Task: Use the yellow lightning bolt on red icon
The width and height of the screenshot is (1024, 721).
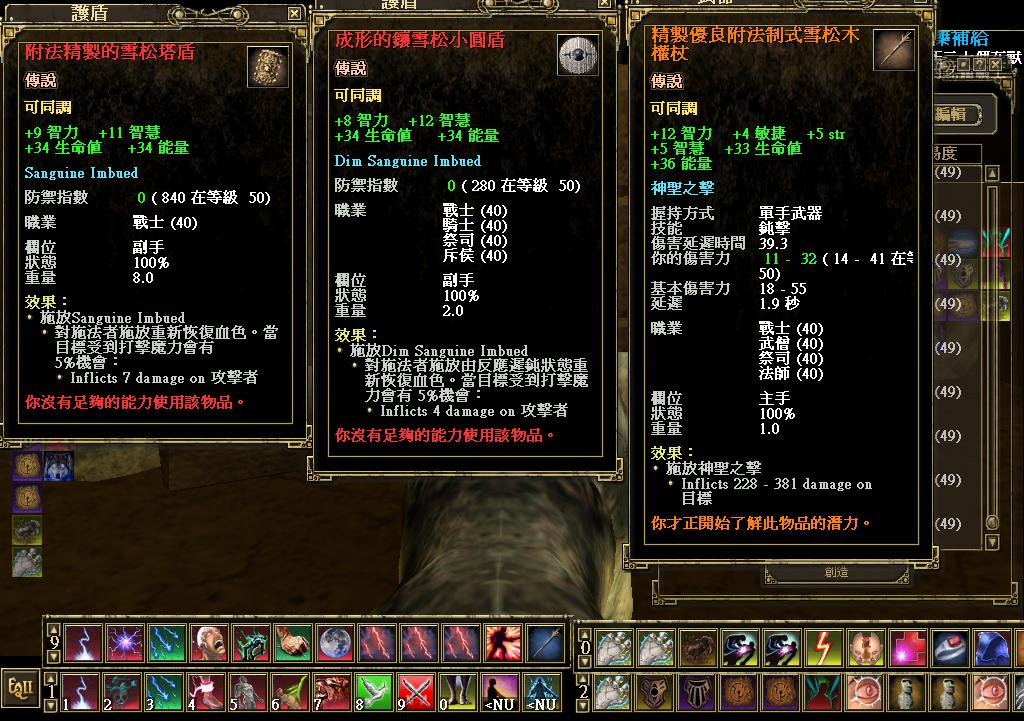Action: pyautogui.click(x=825, y=647)
